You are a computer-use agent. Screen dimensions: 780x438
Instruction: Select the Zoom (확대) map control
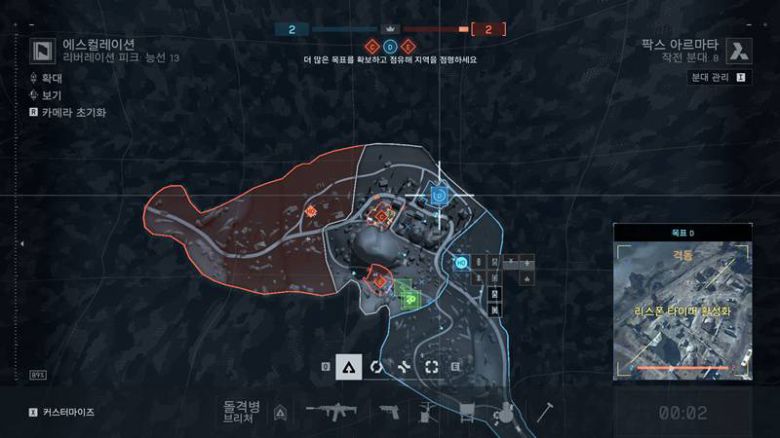pyautogui.click(x=52, y=77)
